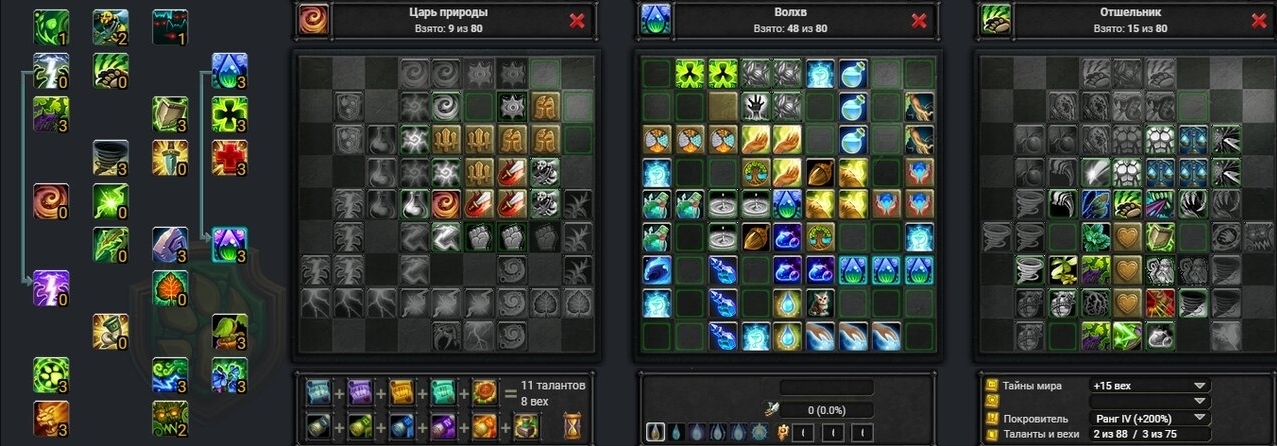Click the hourglass icon
1277x446 pixels.
573,425
